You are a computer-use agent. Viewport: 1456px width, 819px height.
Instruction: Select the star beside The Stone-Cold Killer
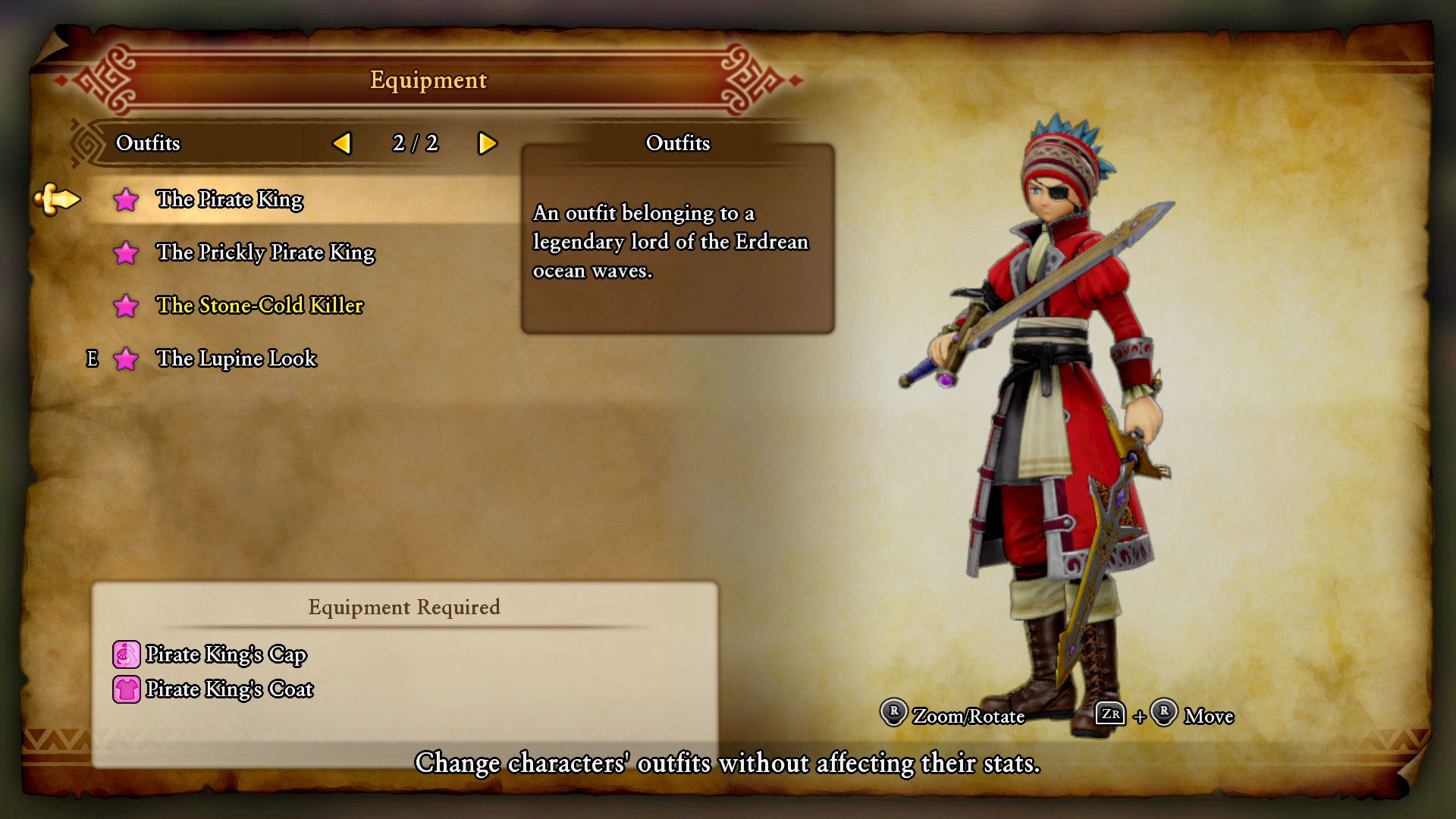tap(126, 306)
